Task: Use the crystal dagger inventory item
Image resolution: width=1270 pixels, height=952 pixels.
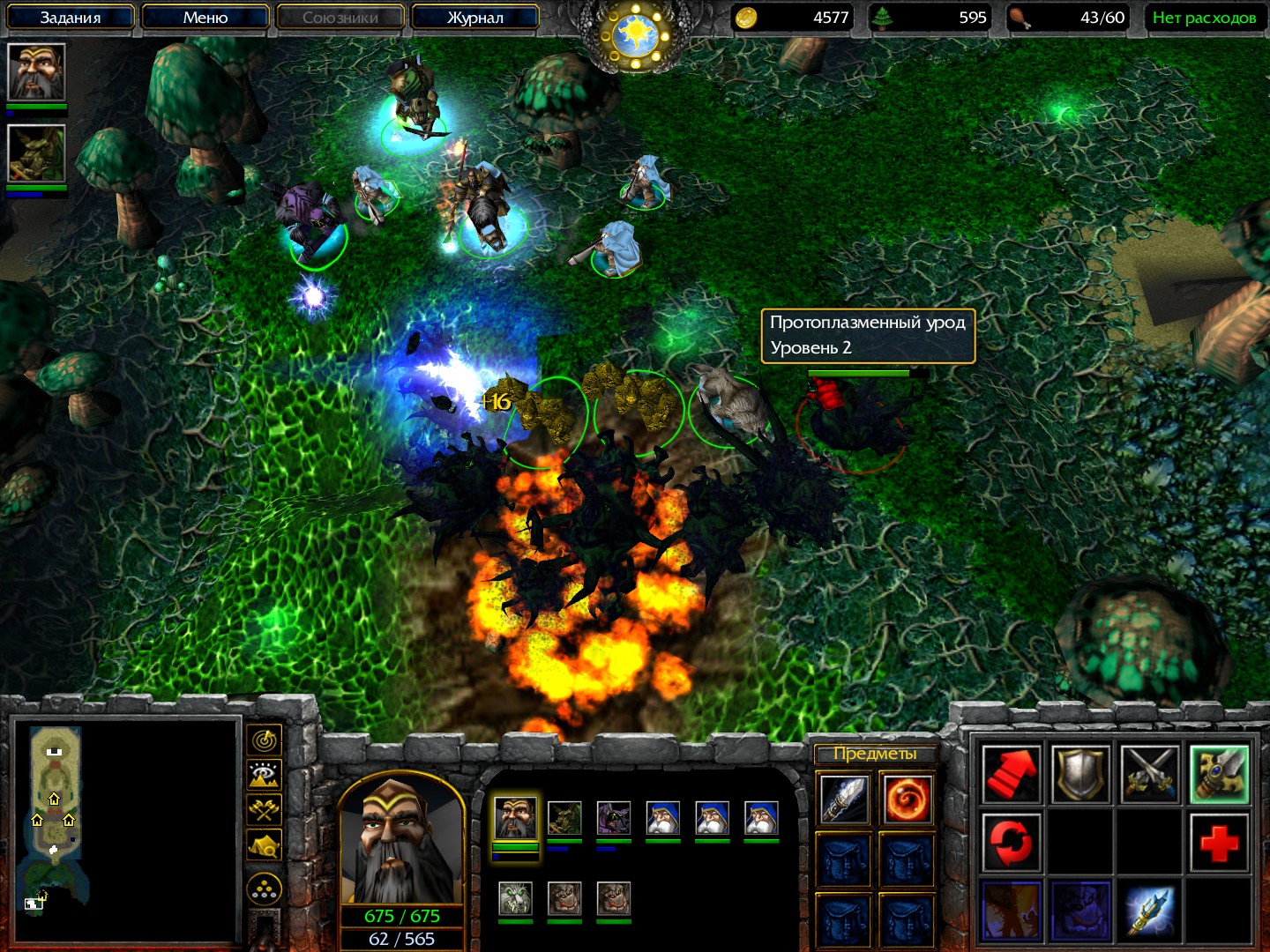Action: [x=844, y=800]
